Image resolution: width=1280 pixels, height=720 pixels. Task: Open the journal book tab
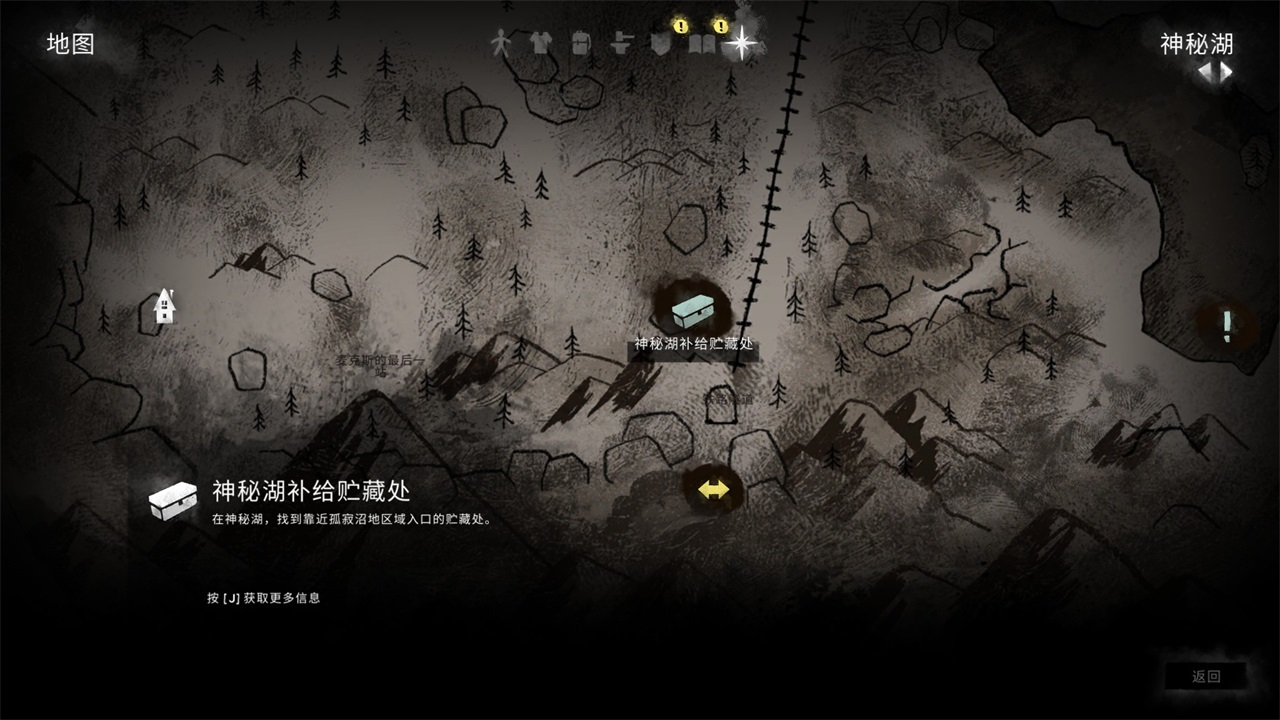pos(702,44)
